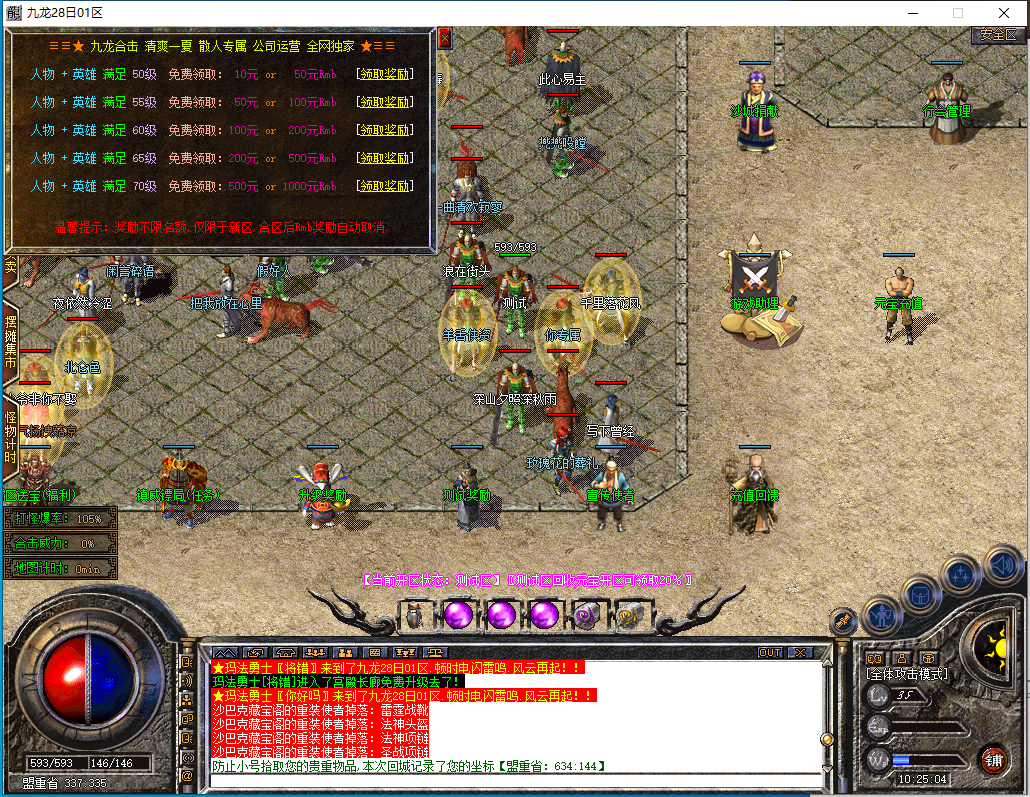The height and width of the screenshot is (797, 1030).
Task: Claim the level 55 reward
Action: 385,102
